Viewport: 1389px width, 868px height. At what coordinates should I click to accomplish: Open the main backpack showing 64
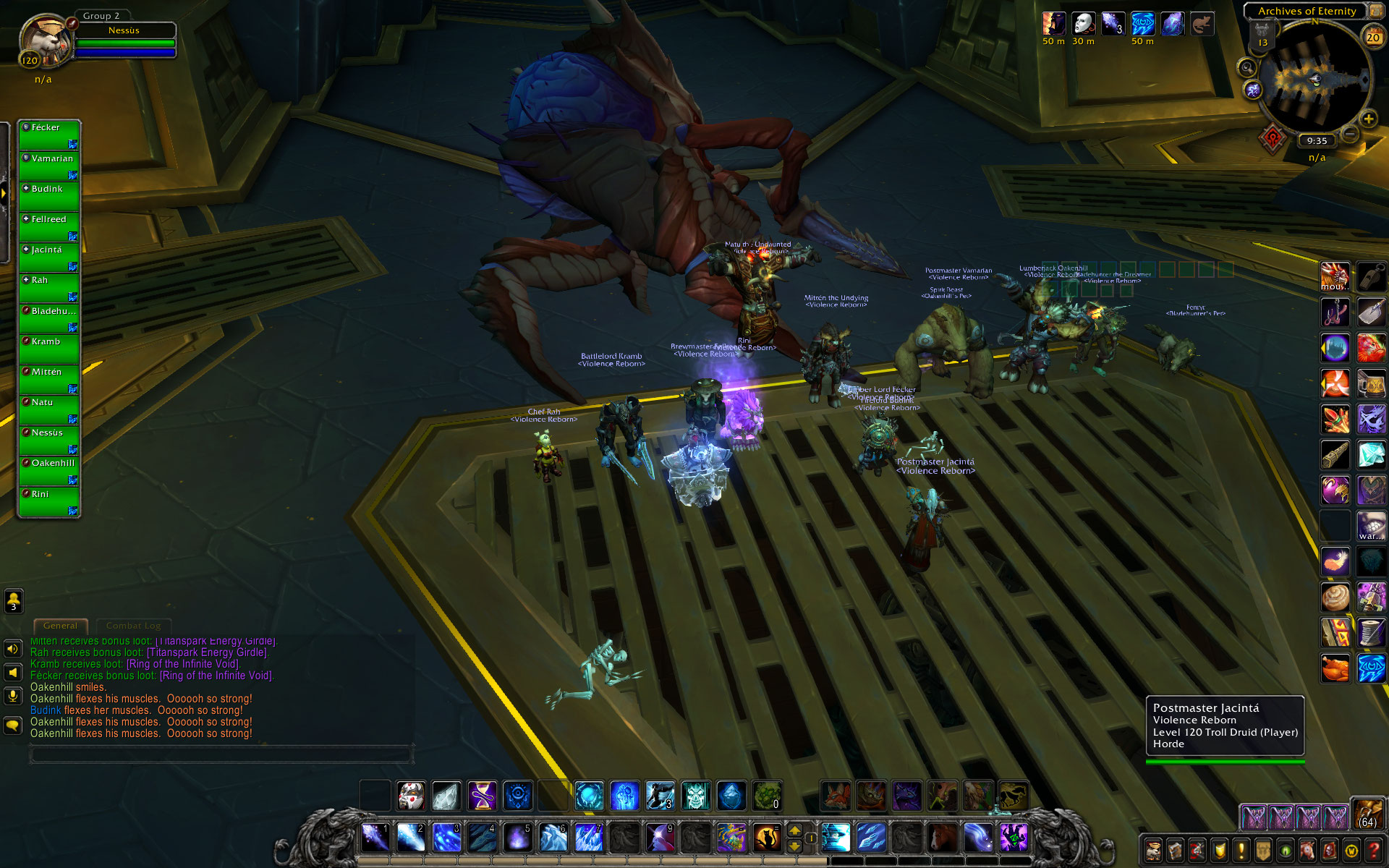coord(1367,814)
